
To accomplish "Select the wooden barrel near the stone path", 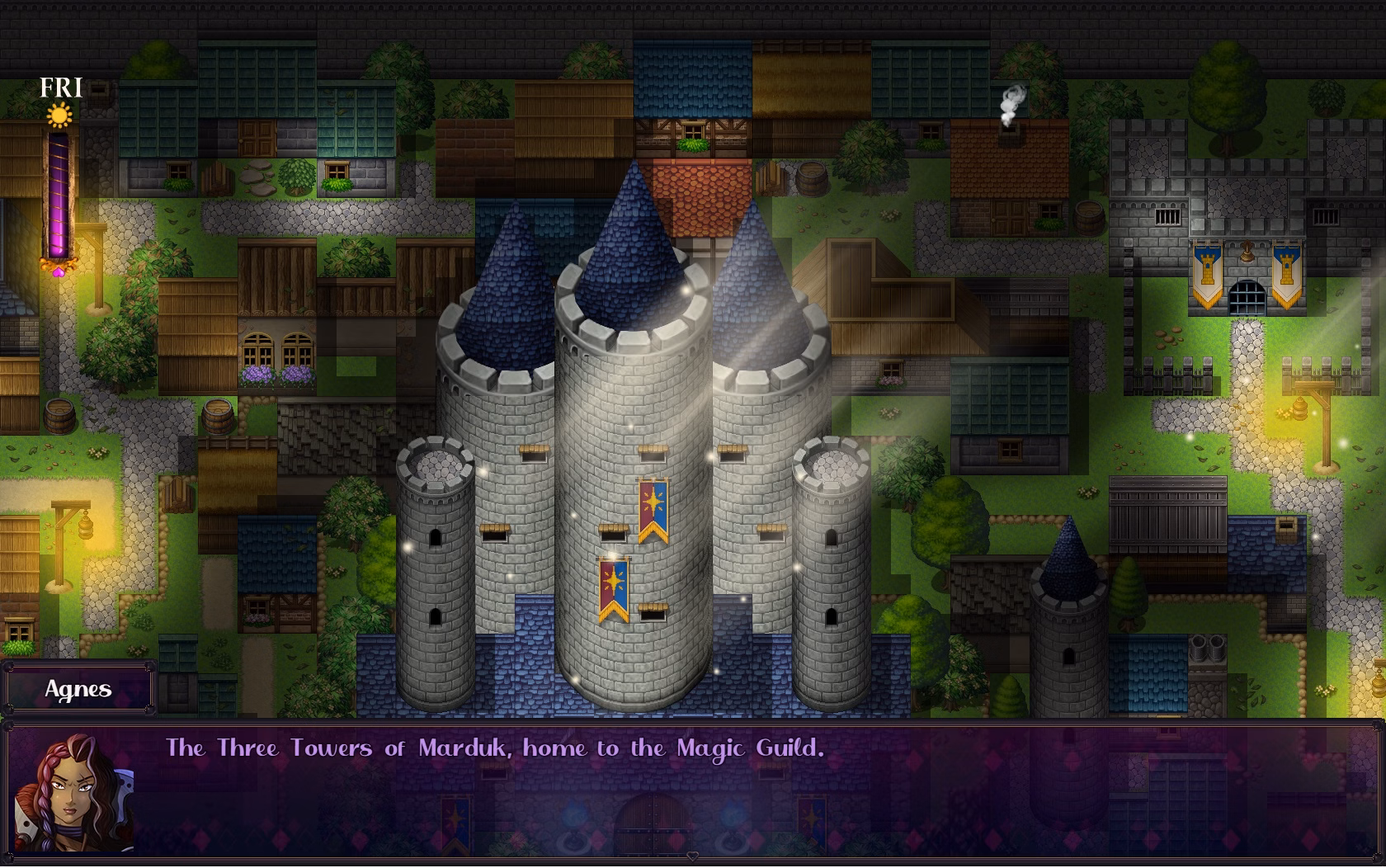I will pos(59,417).
